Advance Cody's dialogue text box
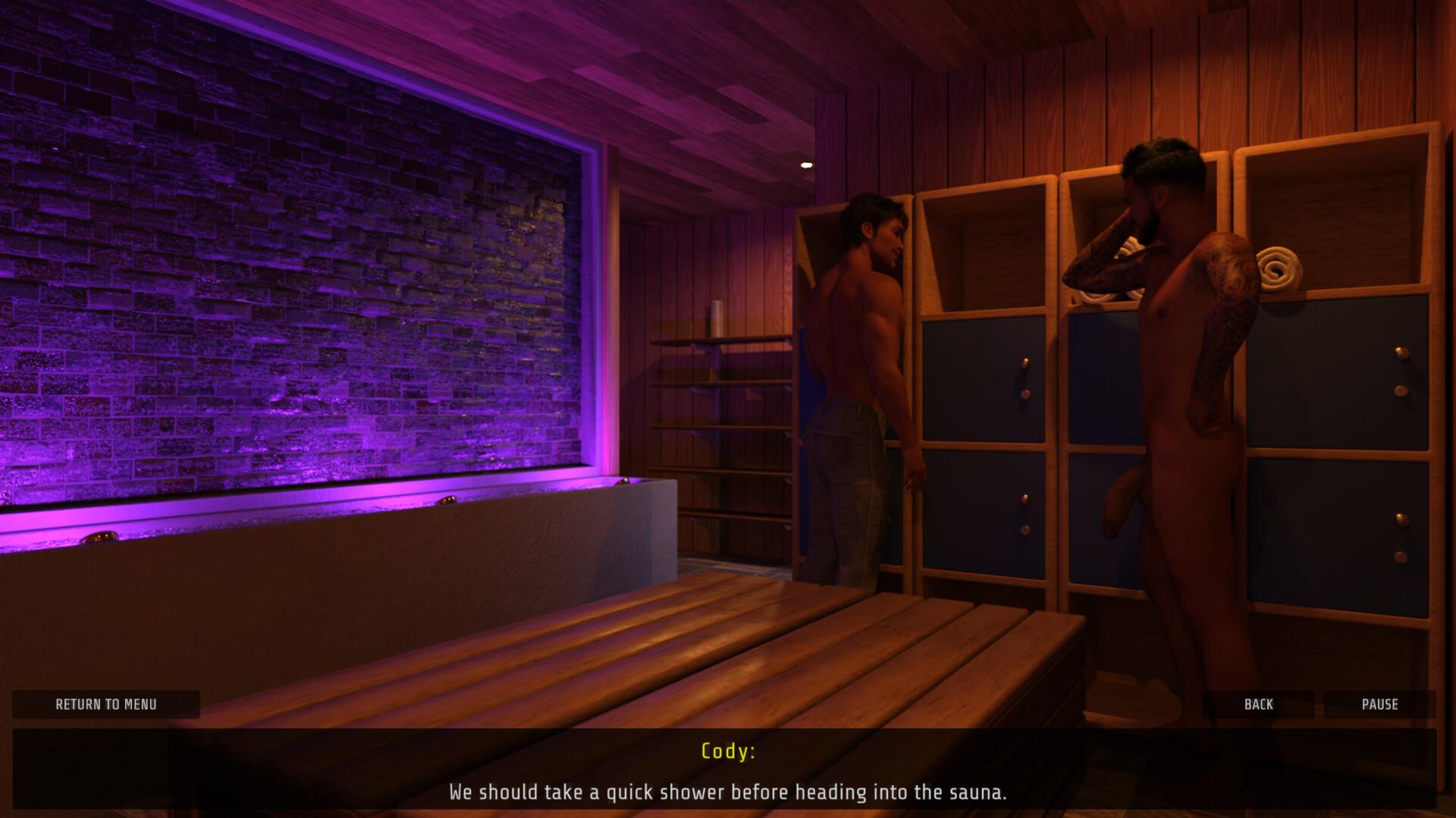 726,769
